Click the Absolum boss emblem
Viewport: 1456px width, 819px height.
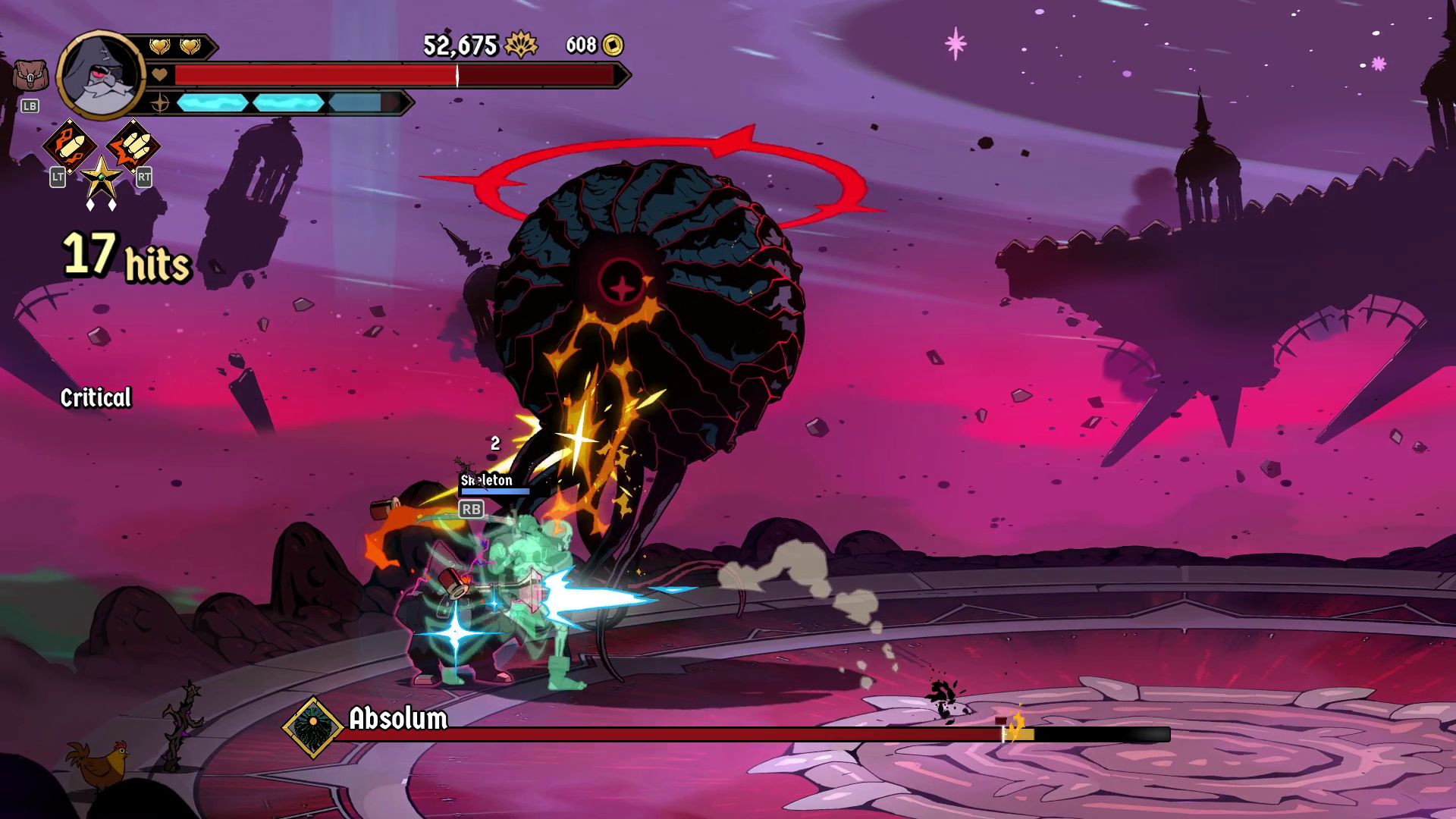coord(312,728)
